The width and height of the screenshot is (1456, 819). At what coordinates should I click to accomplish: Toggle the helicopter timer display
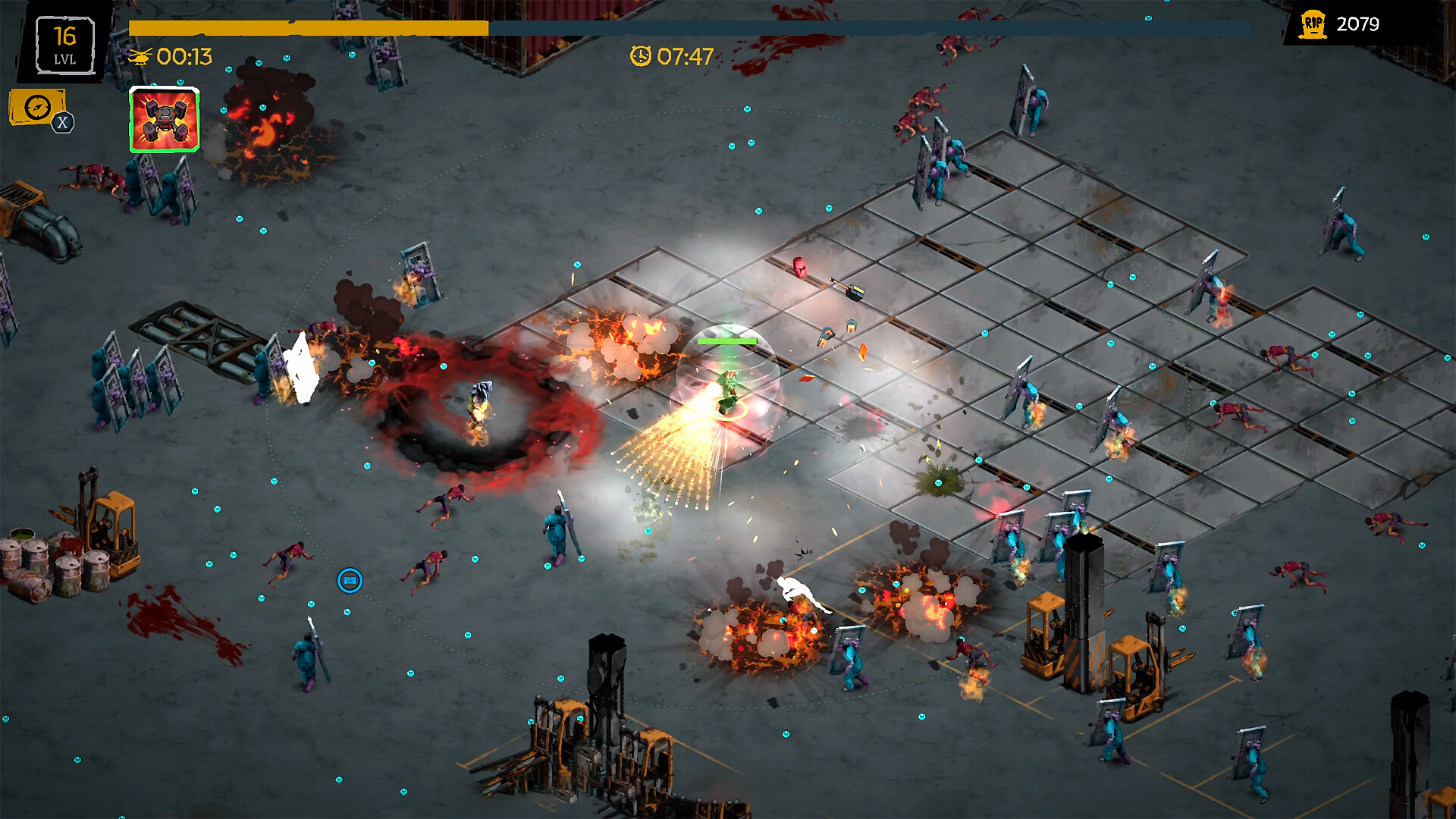tap(171, 56)
